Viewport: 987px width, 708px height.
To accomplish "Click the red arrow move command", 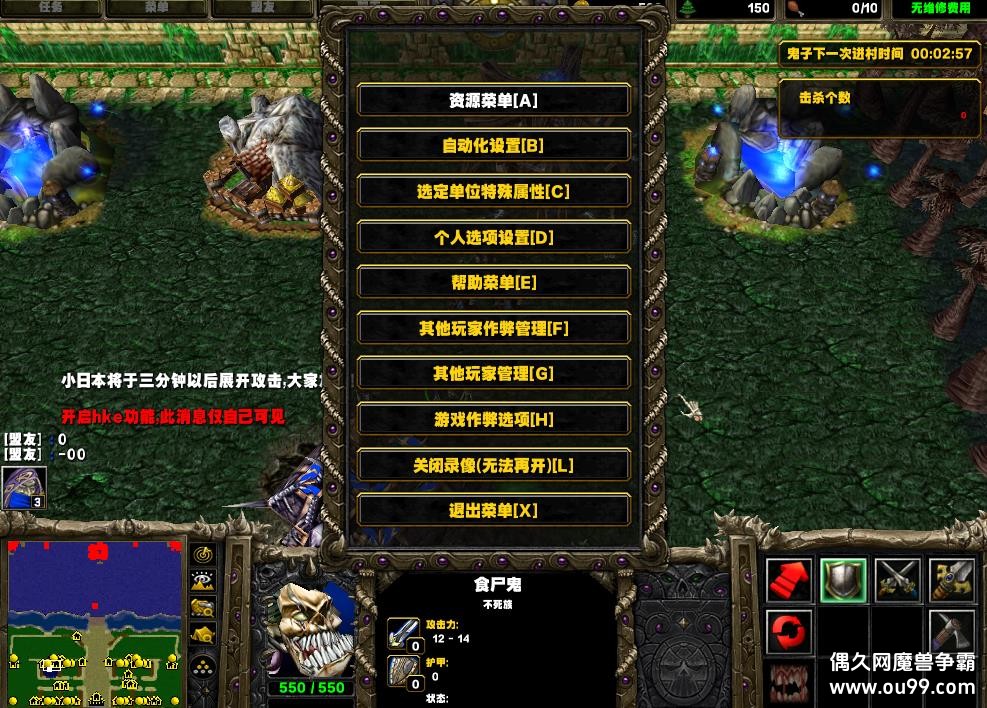I will coord(789,580).
